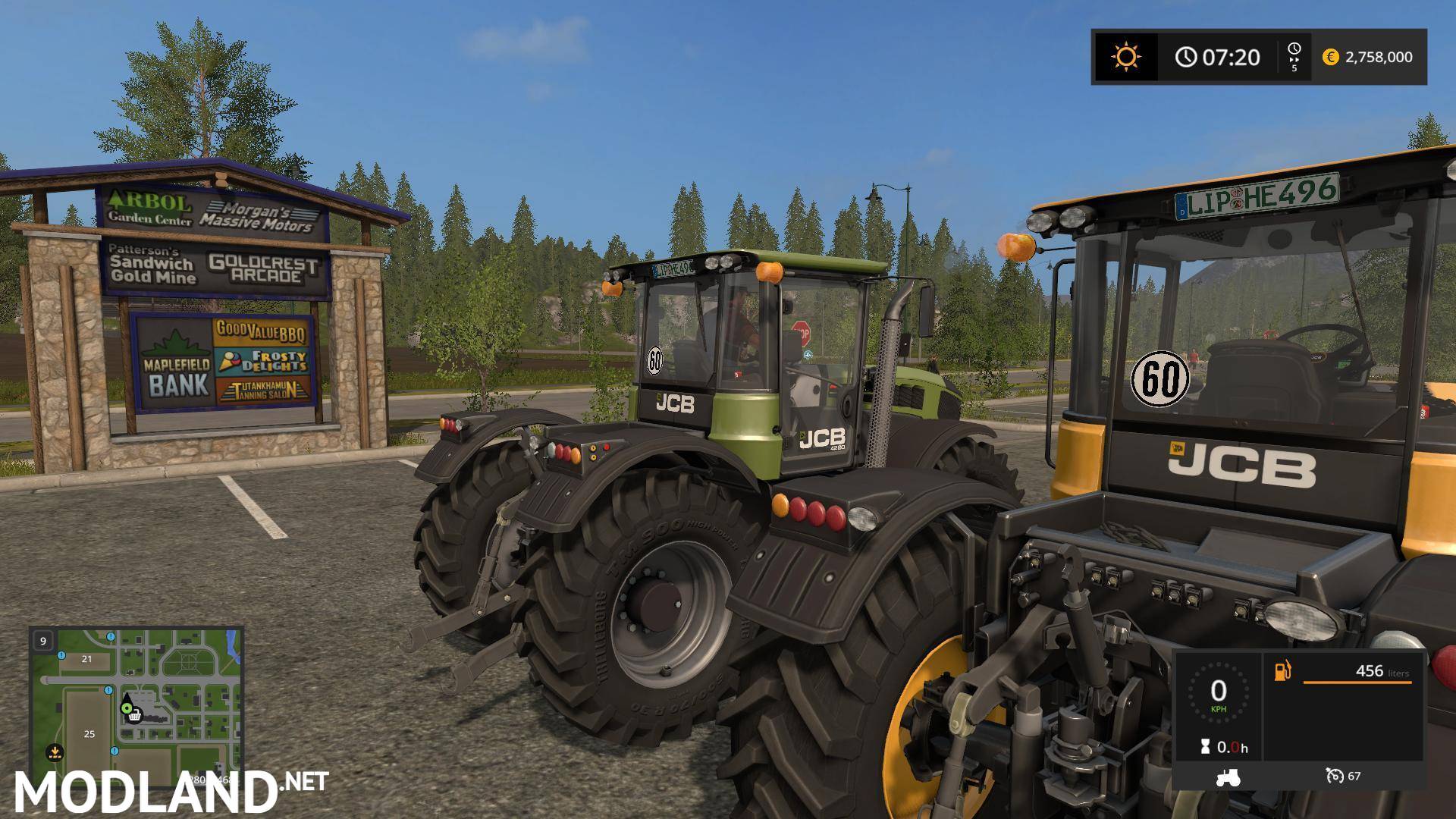This screenshot has height=819, width=1456.
Task: Click the unloading point icon on the minimap
Action: 55,752
